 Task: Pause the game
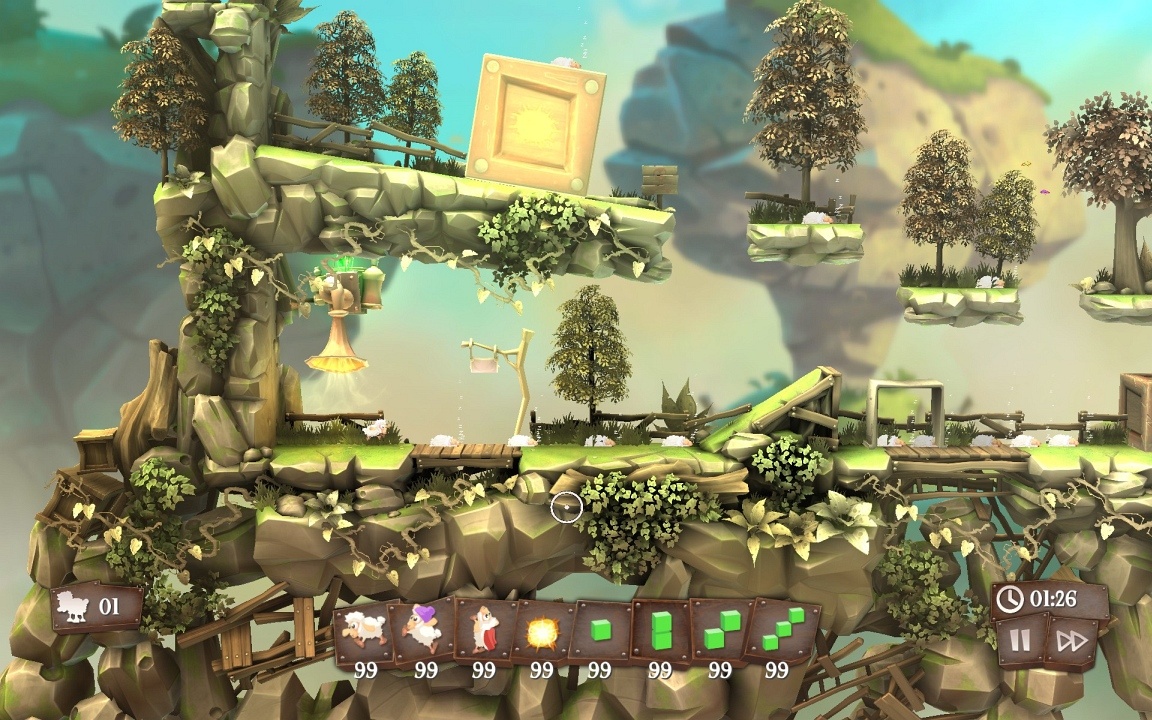coord(1020,641)
